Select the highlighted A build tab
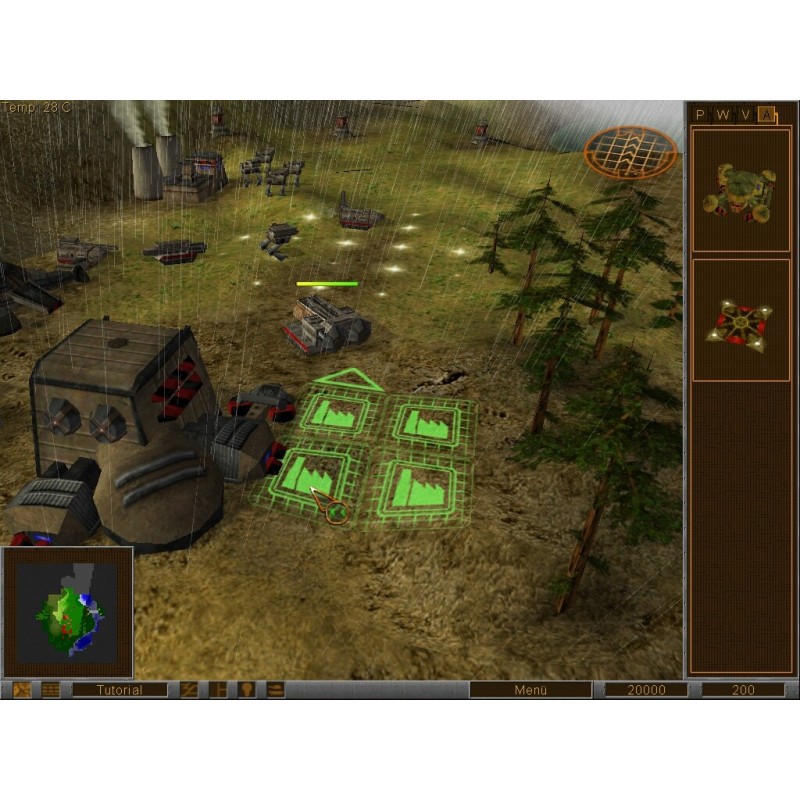 pos(767,115)
